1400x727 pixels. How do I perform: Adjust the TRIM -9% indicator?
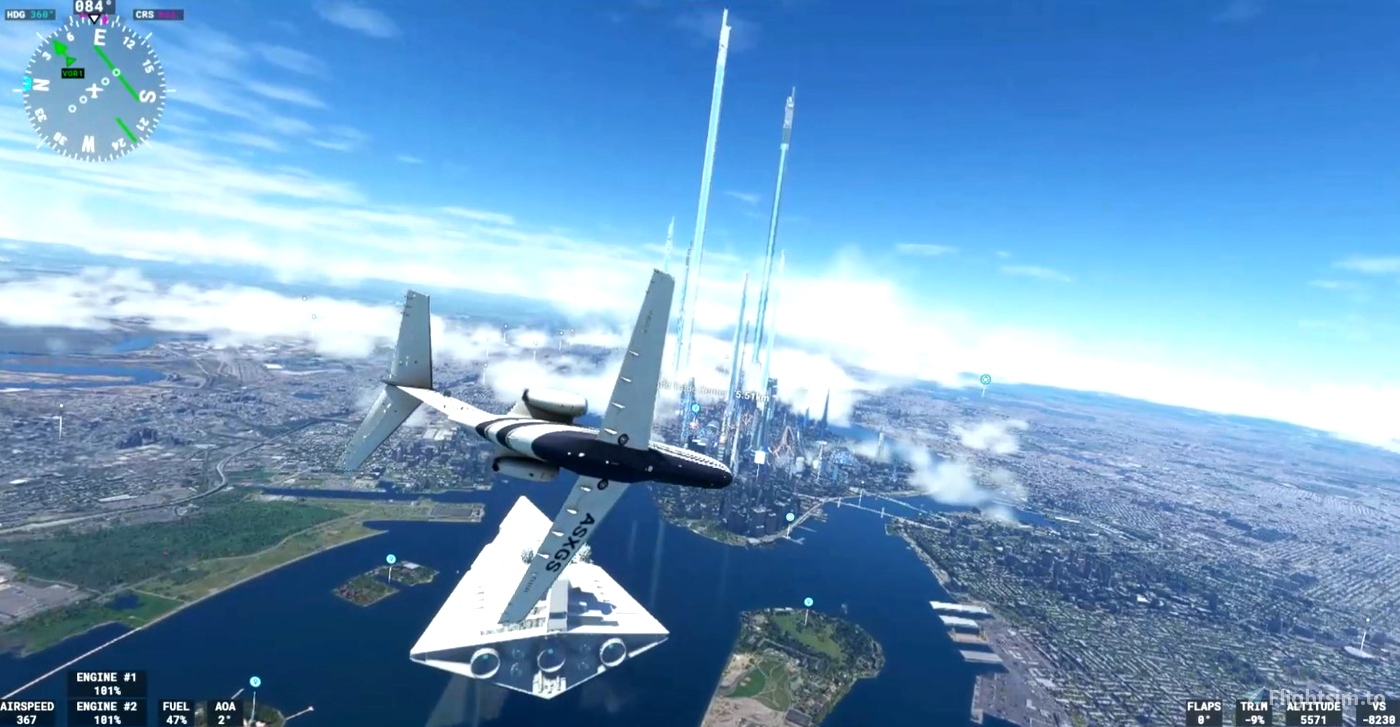[1255, 711]
